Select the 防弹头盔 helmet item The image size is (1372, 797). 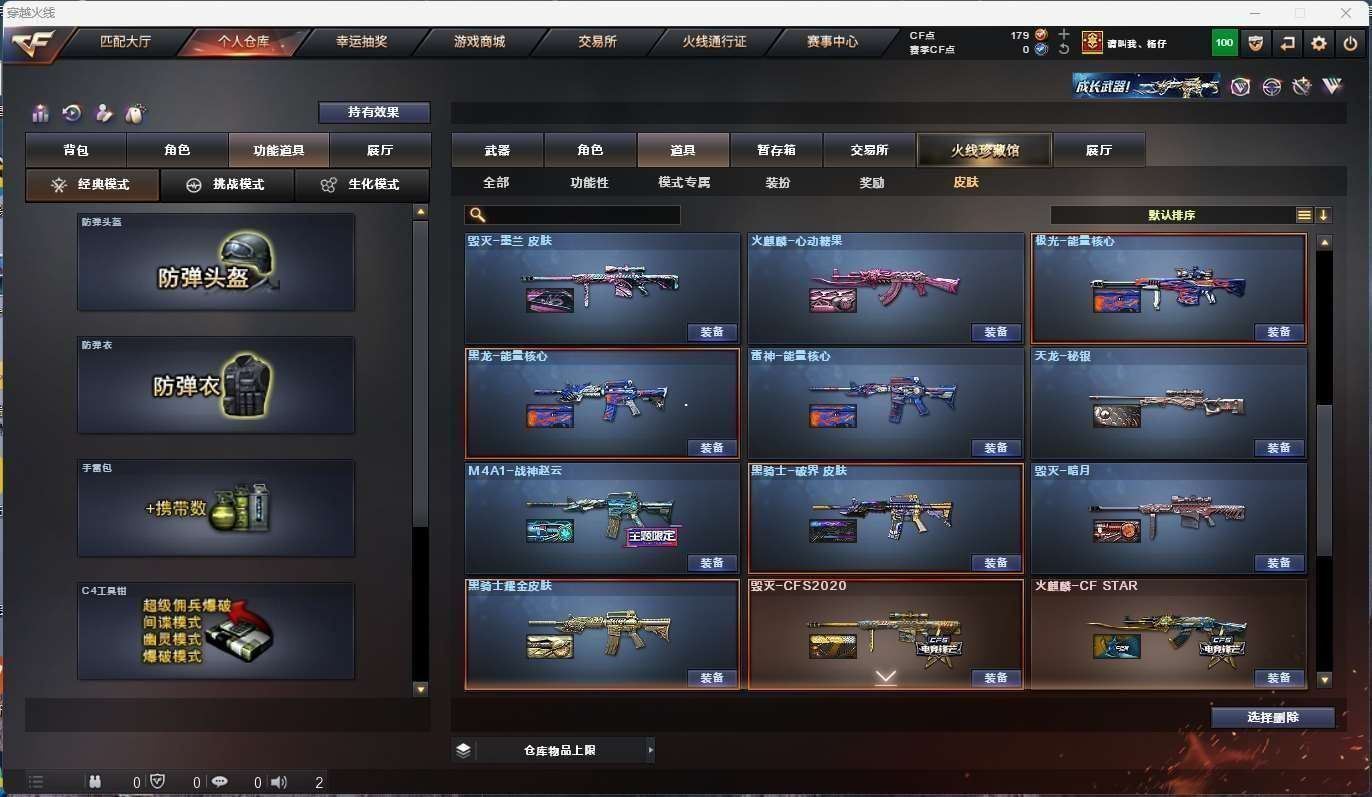tap(216, 262)
